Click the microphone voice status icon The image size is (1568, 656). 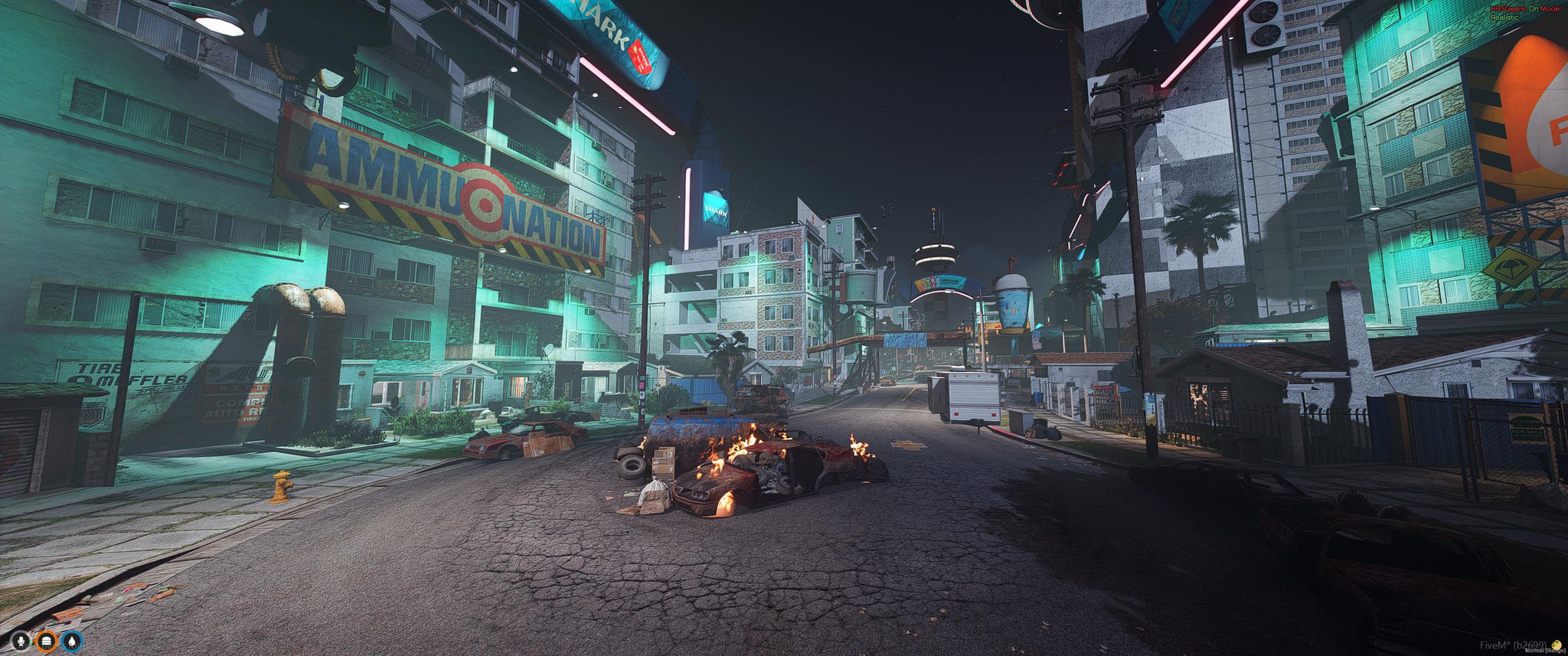[x=21, y=639]
